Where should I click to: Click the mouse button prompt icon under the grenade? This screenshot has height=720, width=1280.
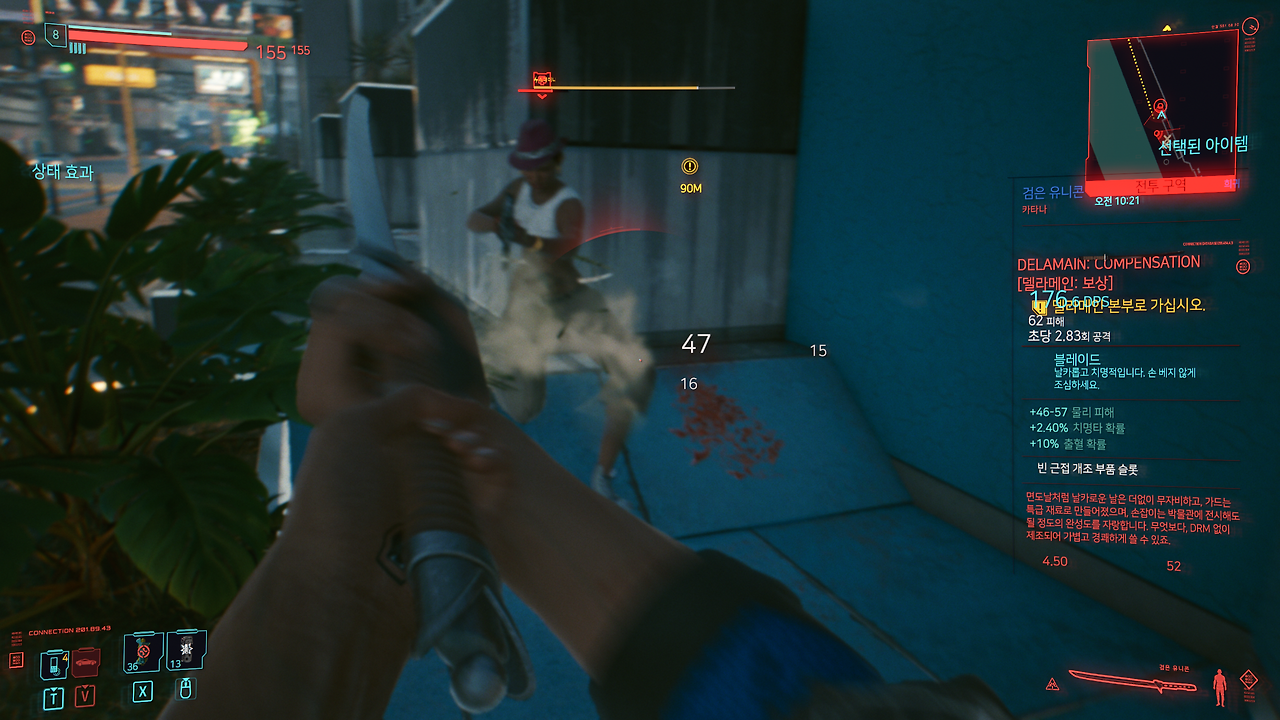185,691
